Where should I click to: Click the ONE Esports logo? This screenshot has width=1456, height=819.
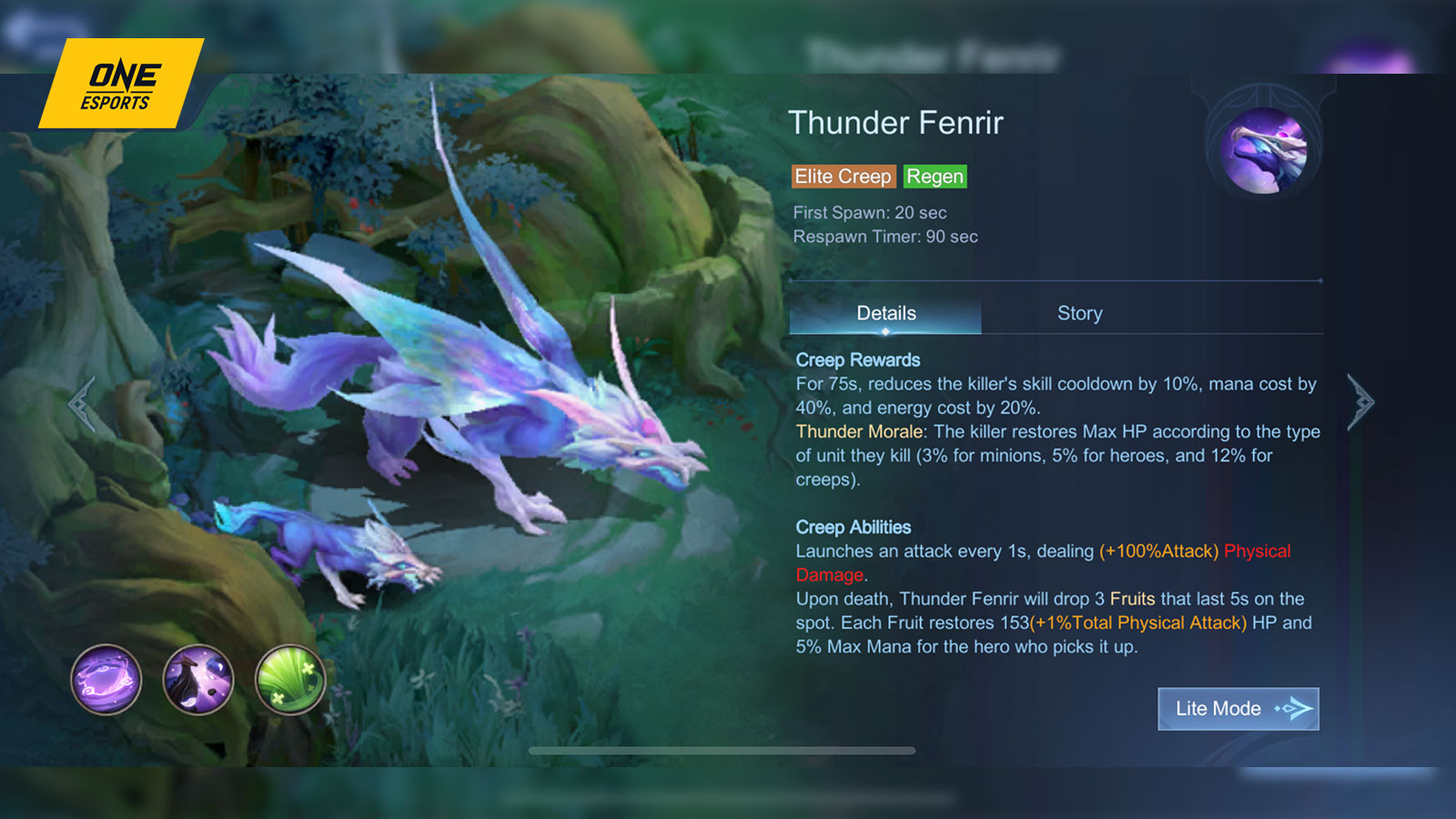point(120,85)
